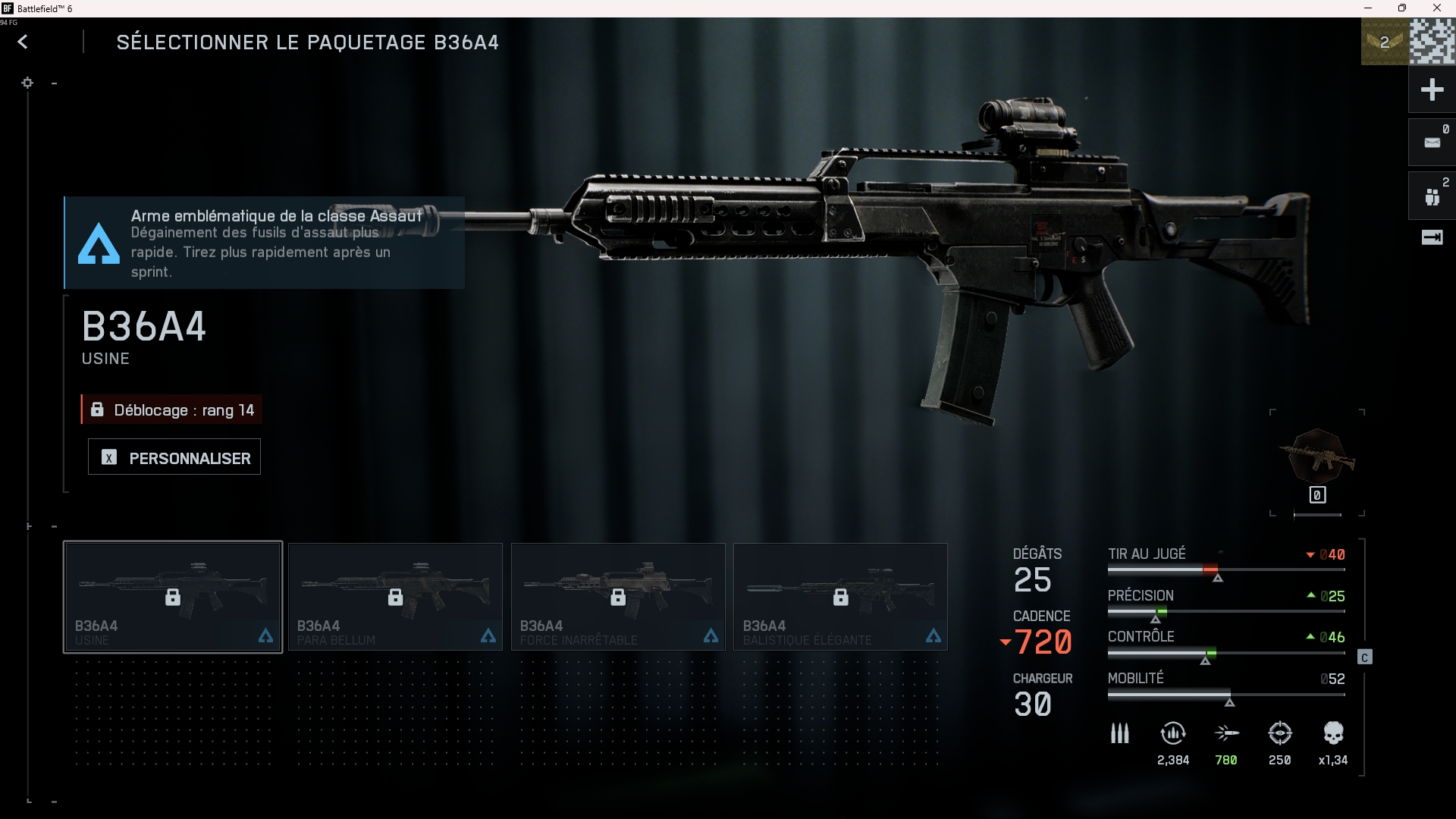Go back with the top-left arrow
This screenshot has width=1456, height=819.
23,42
